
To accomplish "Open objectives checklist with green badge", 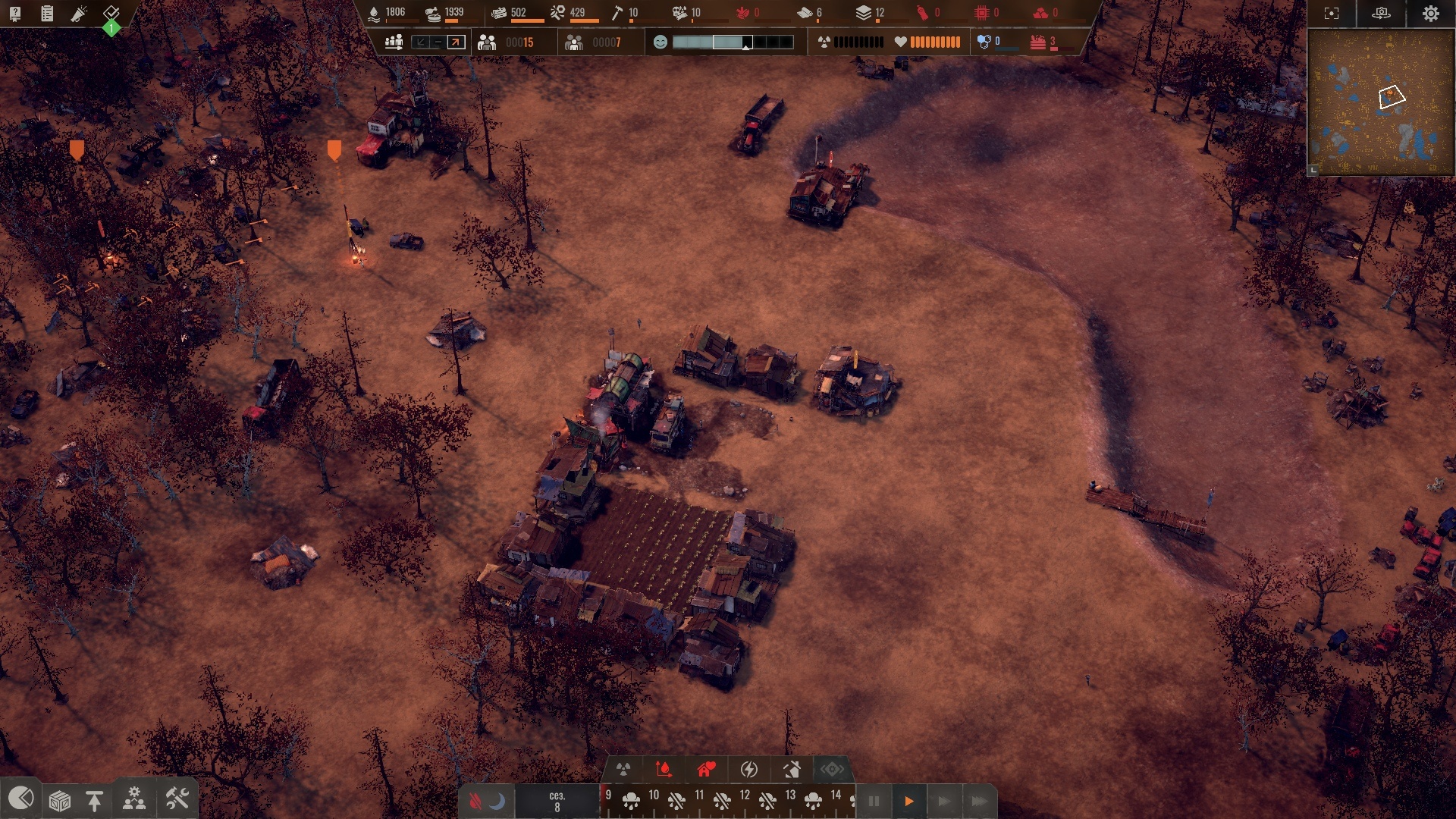I will (x=111, y=14).
